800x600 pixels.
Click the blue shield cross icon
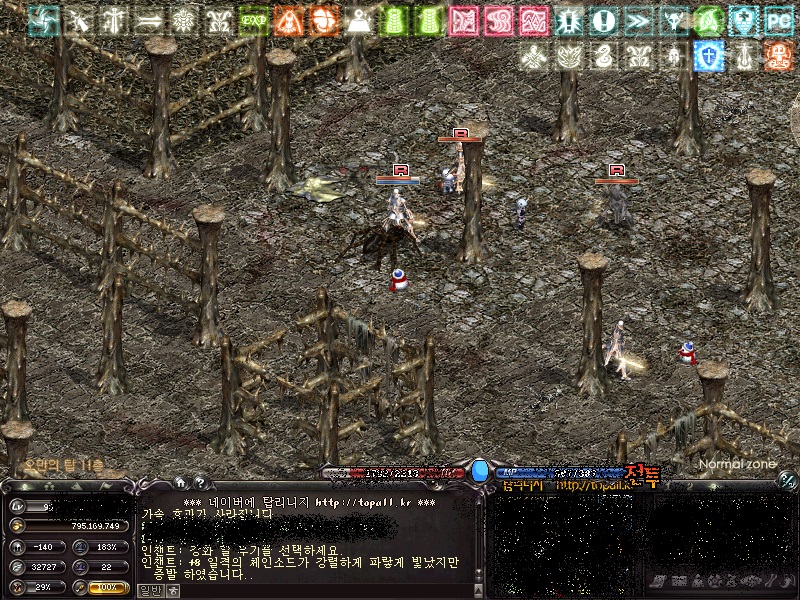pyautogui.click(x=709, y=56)
